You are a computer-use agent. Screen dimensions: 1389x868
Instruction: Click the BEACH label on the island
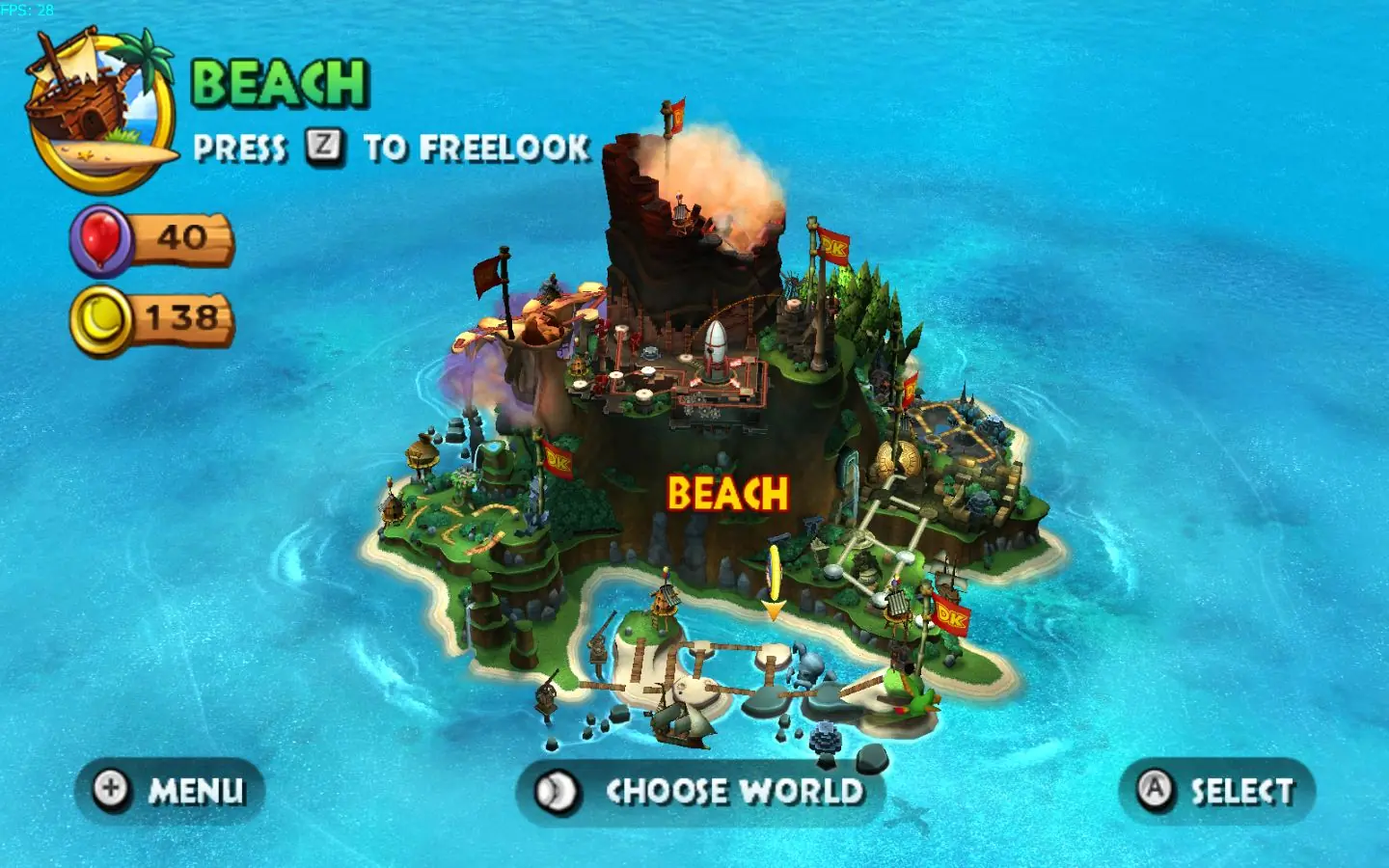726,492
